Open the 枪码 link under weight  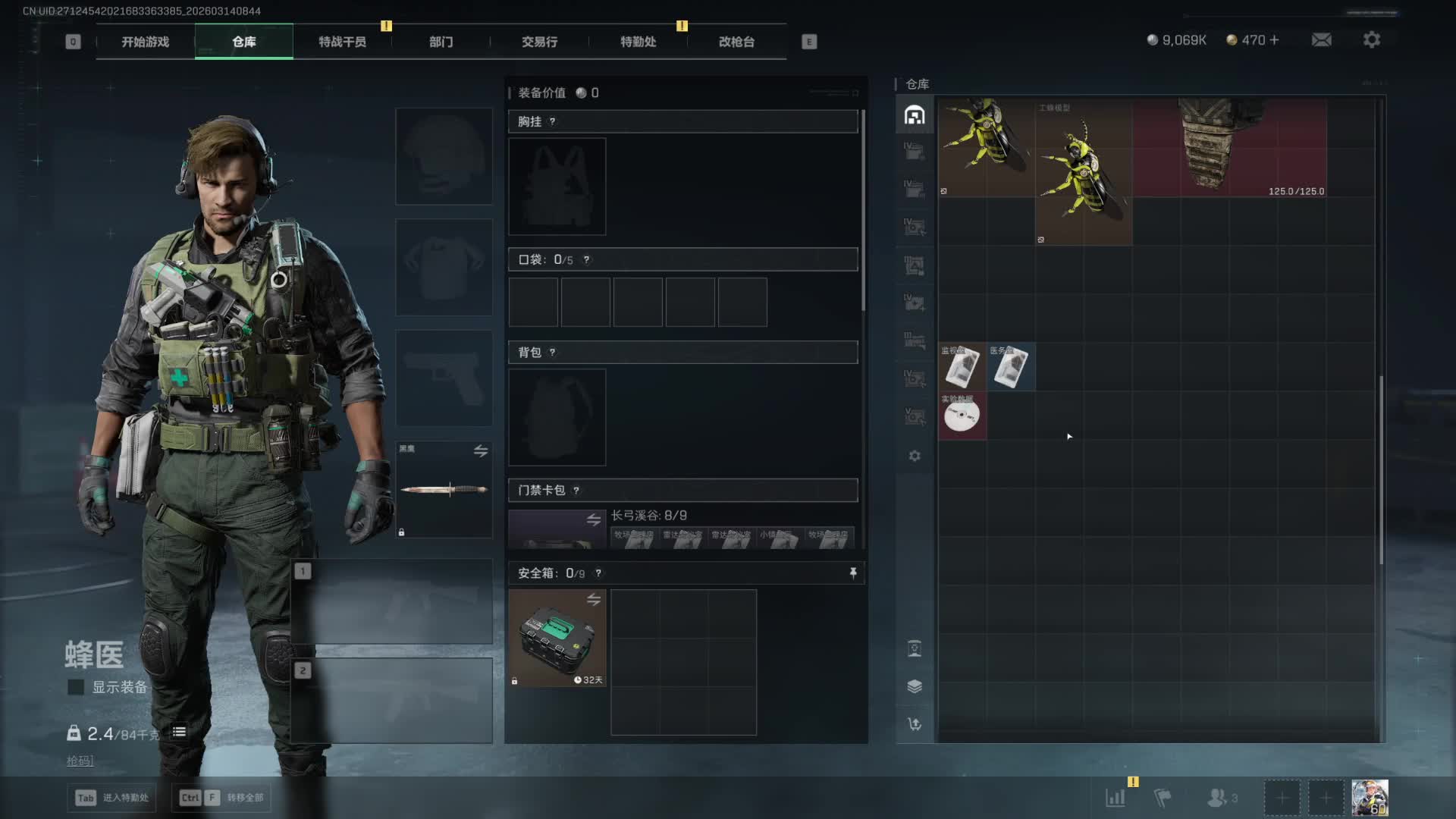coord(80,761)
